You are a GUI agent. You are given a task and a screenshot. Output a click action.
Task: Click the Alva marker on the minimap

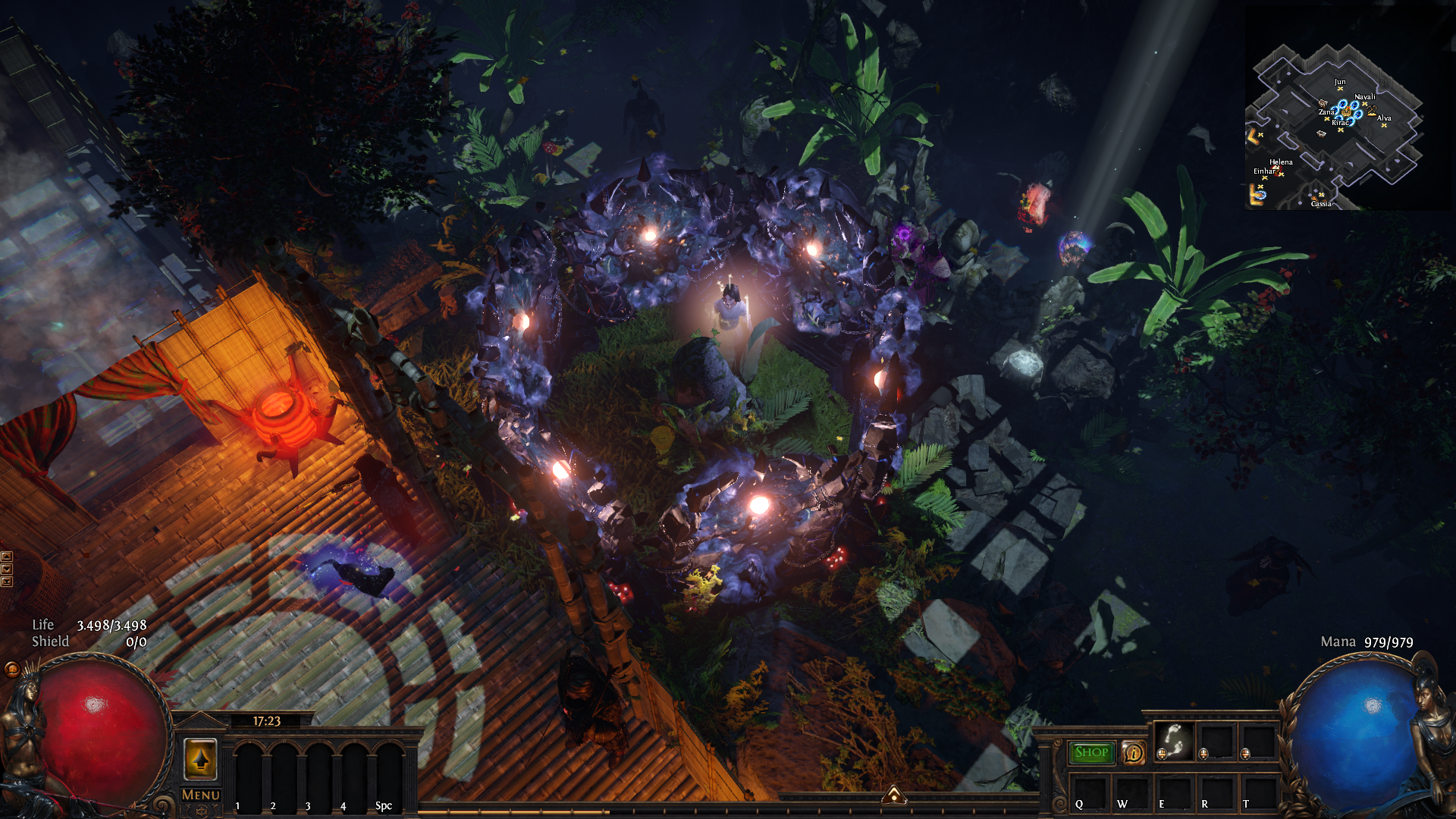click(x=1384, y=124)
